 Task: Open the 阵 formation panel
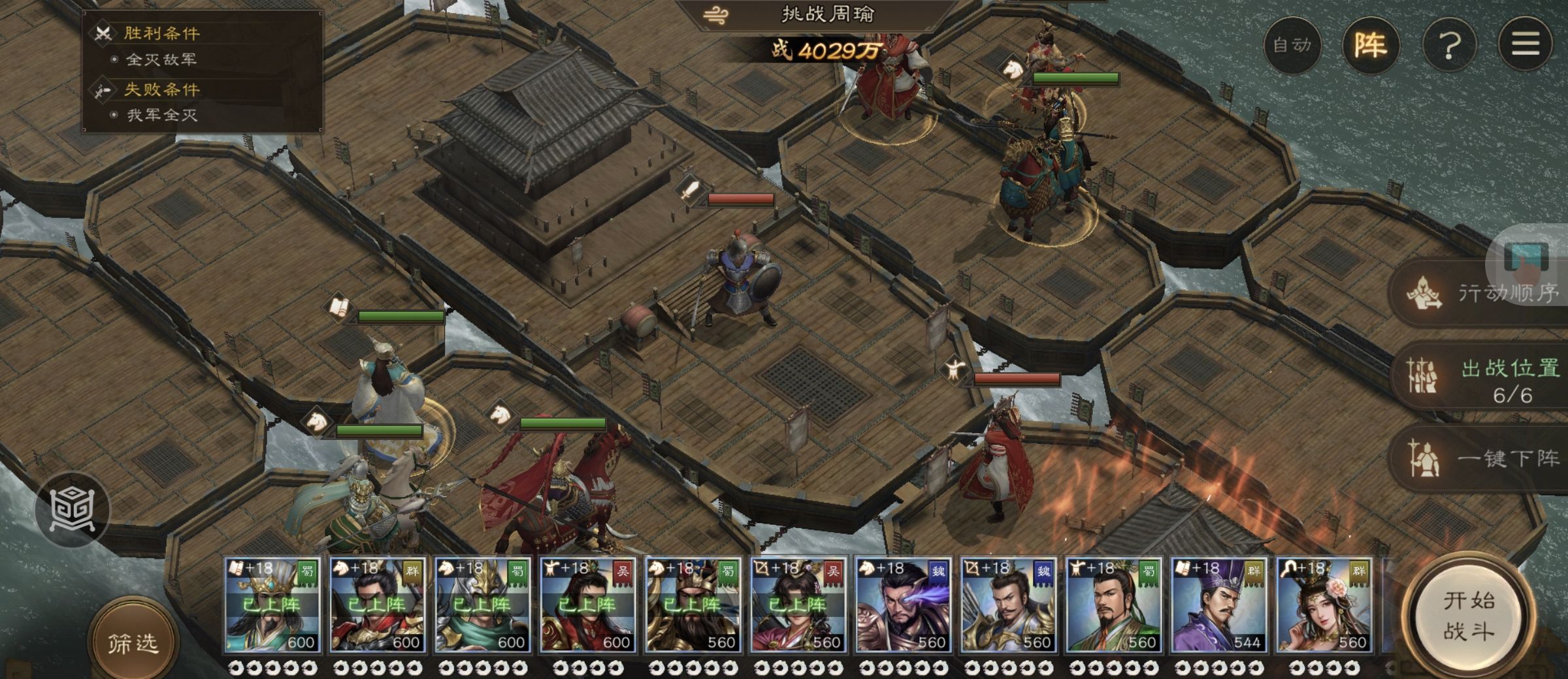point(1371,45)
